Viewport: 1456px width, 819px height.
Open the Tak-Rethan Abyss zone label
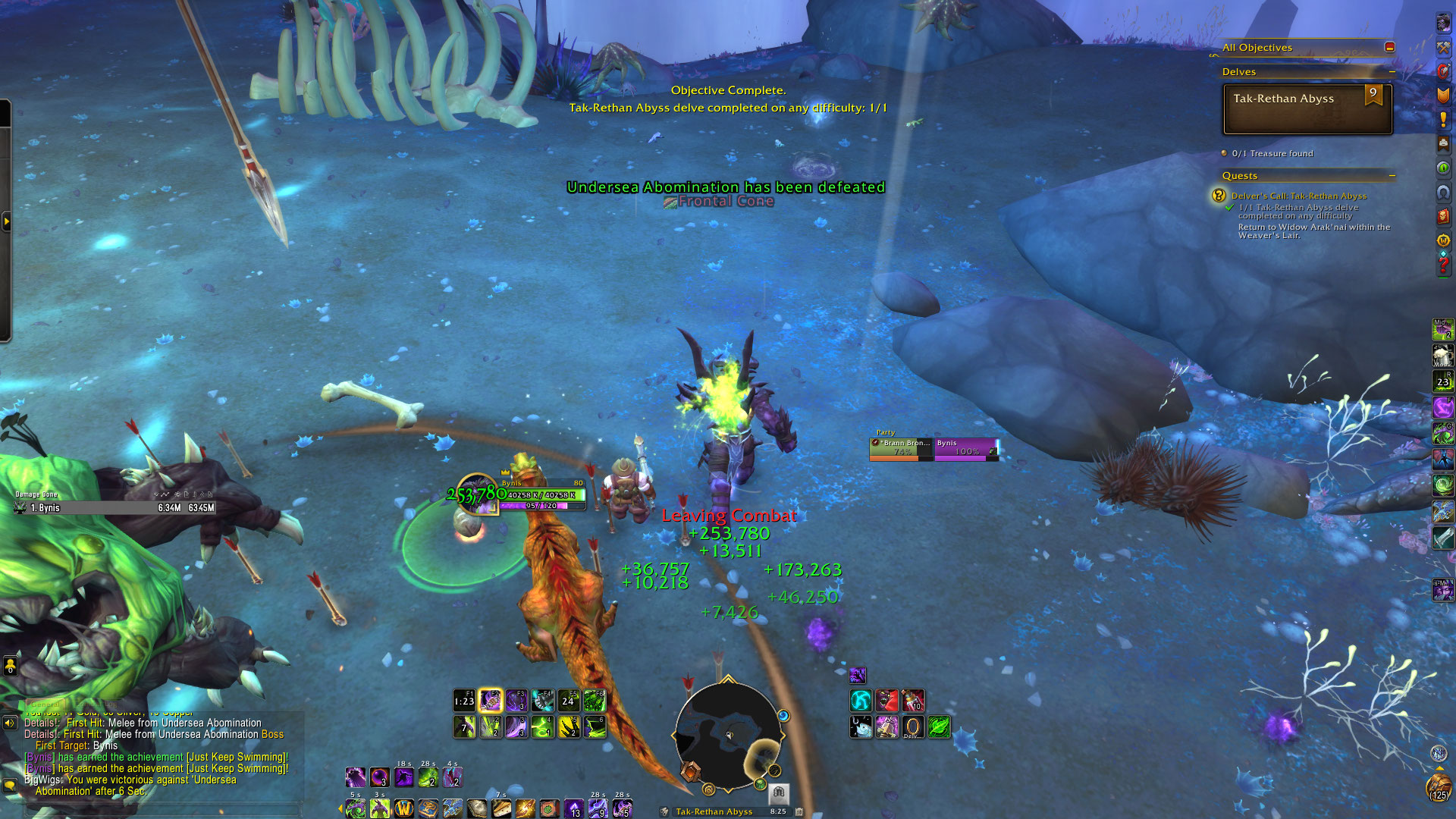coord(714,811)
